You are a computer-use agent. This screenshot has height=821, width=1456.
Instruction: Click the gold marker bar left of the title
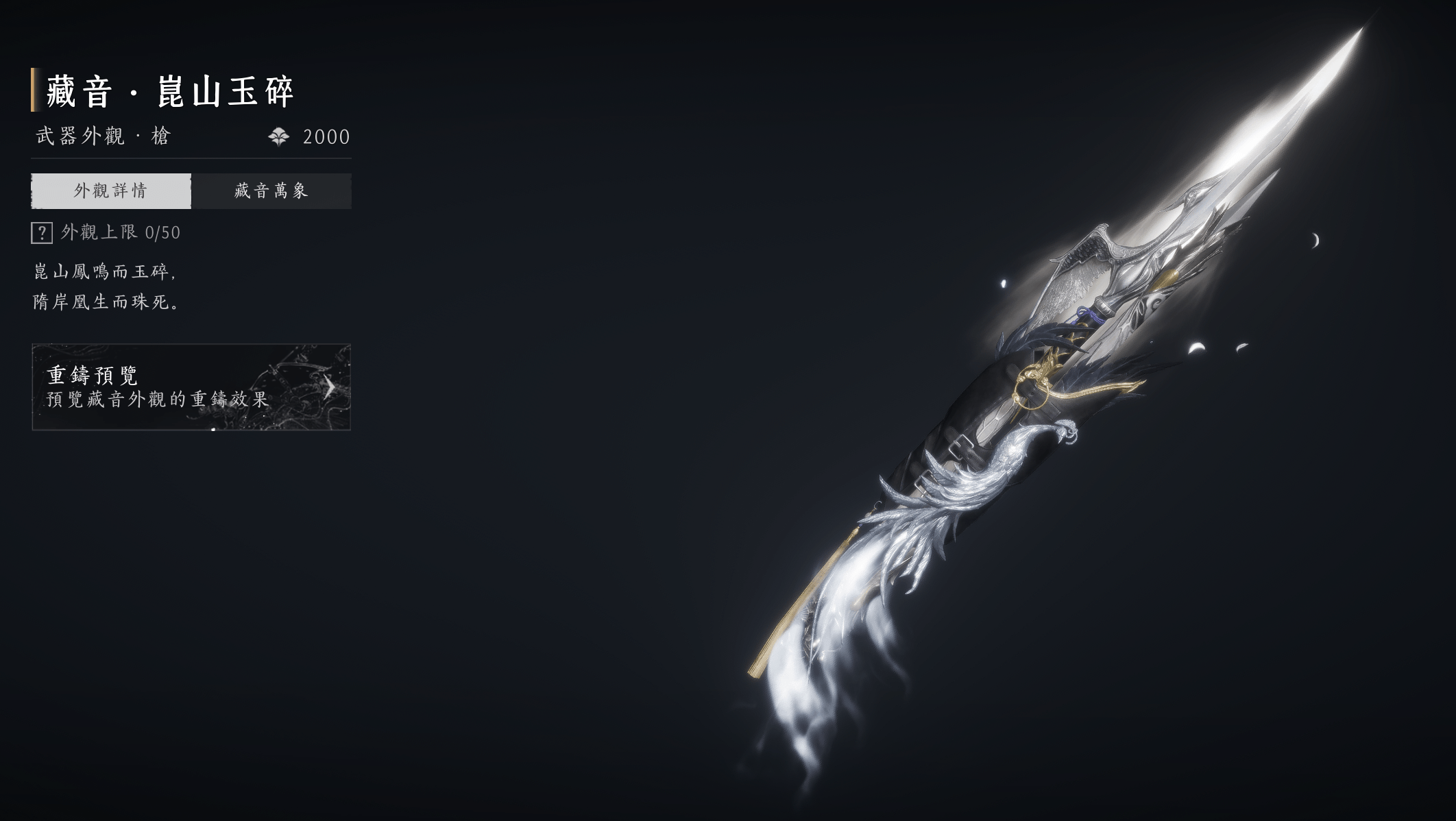click(x=32, y=90)
